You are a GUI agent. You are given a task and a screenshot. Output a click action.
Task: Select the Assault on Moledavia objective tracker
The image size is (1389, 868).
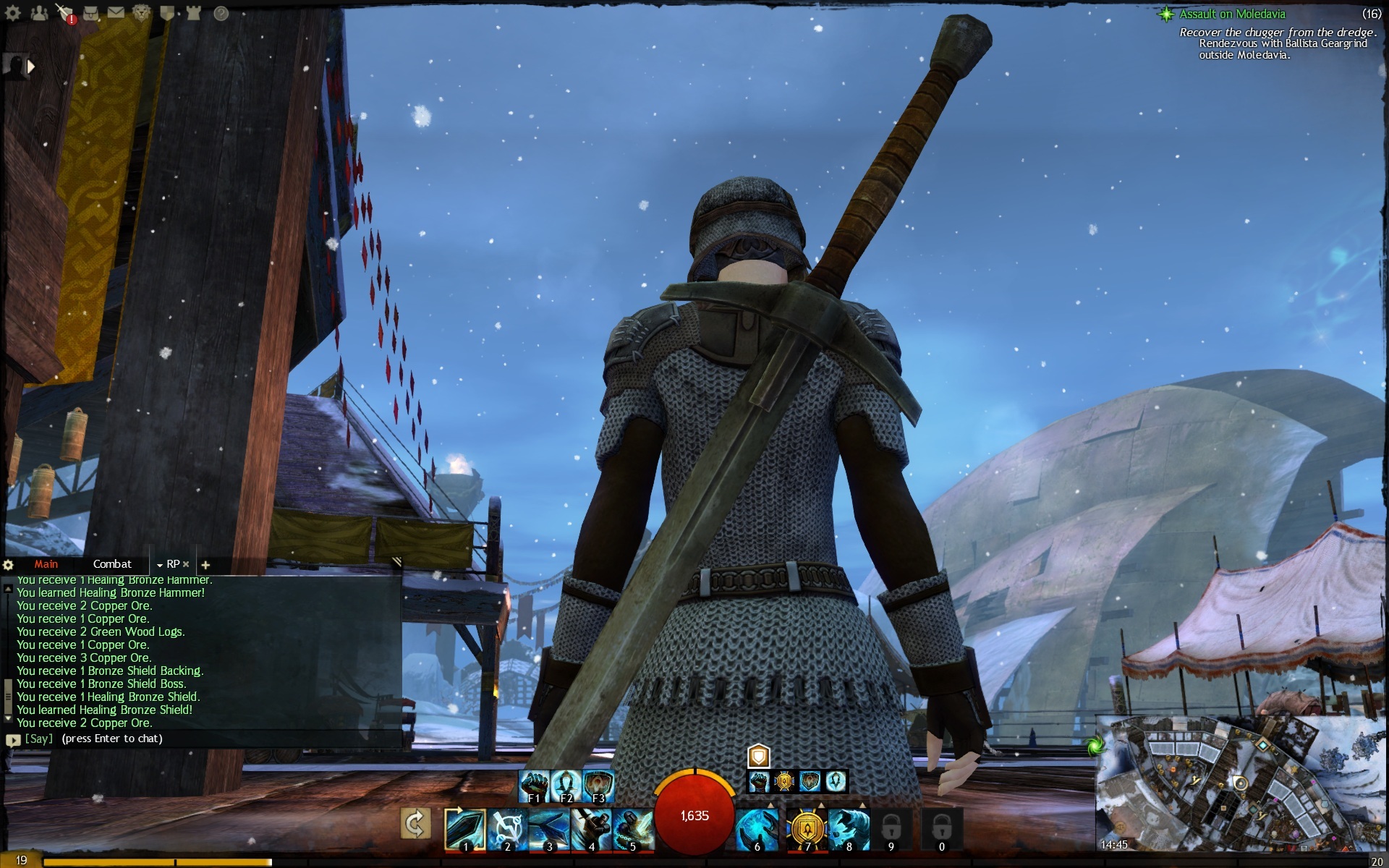pos(1232,14)
